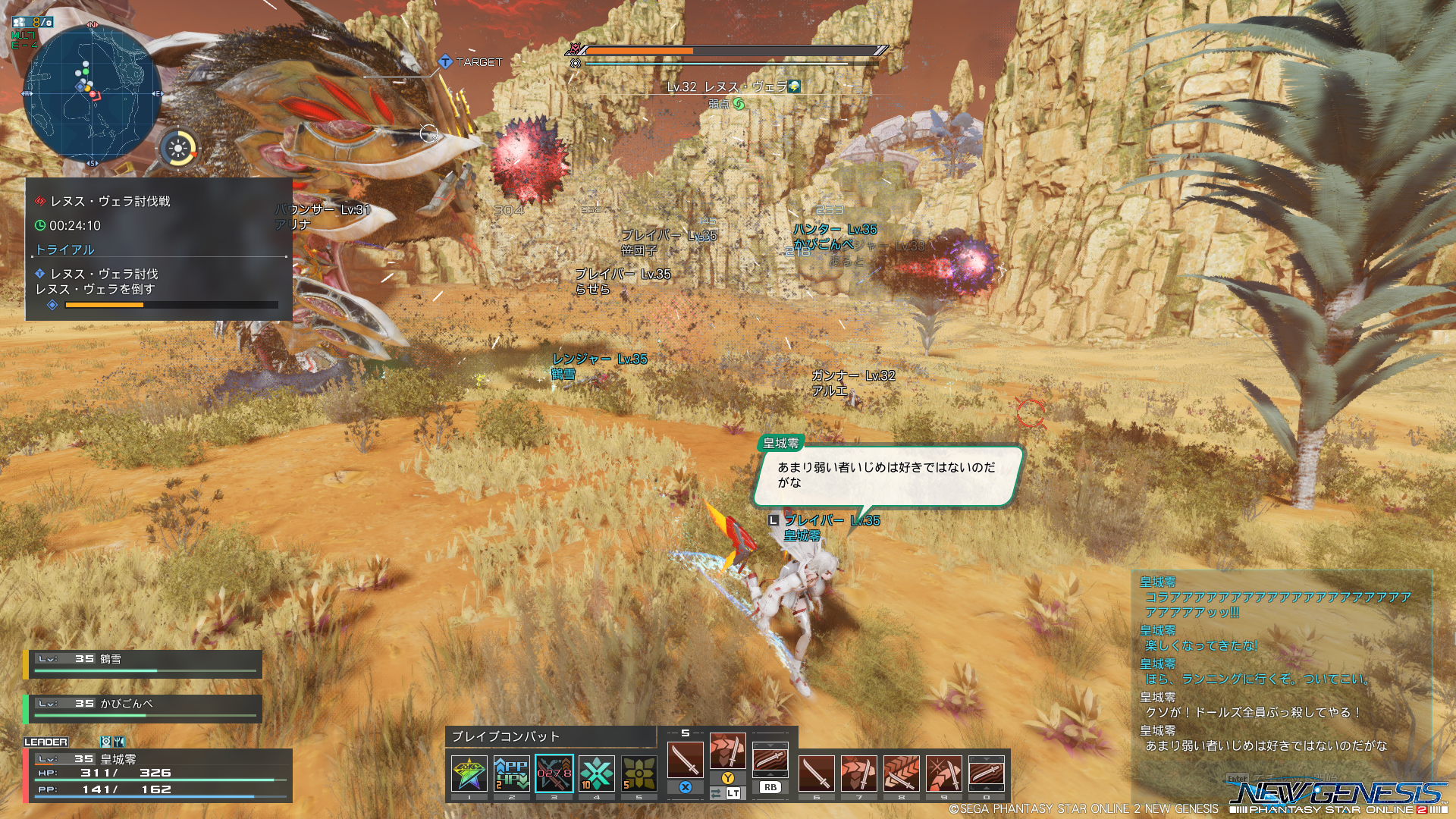Click the ブレイブコンバット skill name label
Viewport: 1456px width, 819px height.
(506, 736)
